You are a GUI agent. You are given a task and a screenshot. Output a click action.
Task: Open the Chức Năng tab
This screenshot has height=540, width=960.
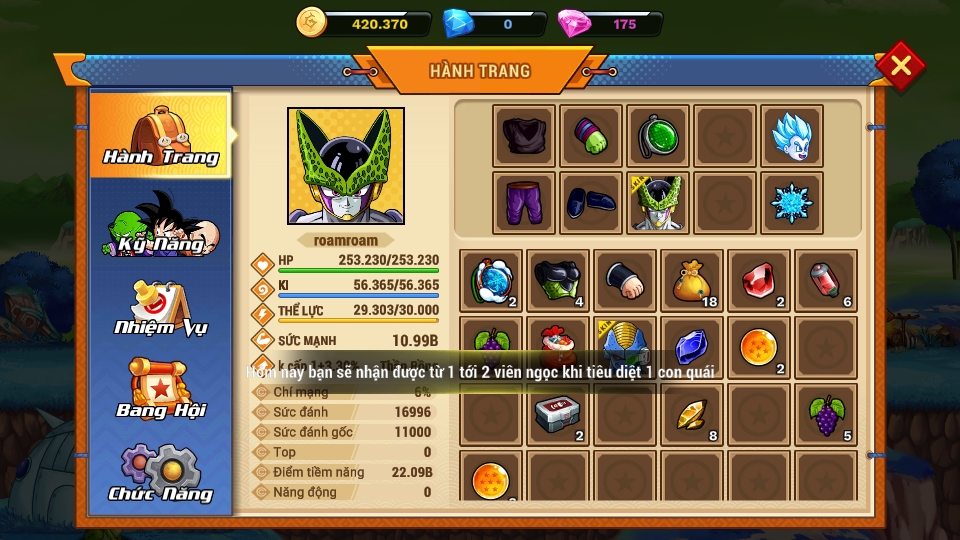pos(160,472)
